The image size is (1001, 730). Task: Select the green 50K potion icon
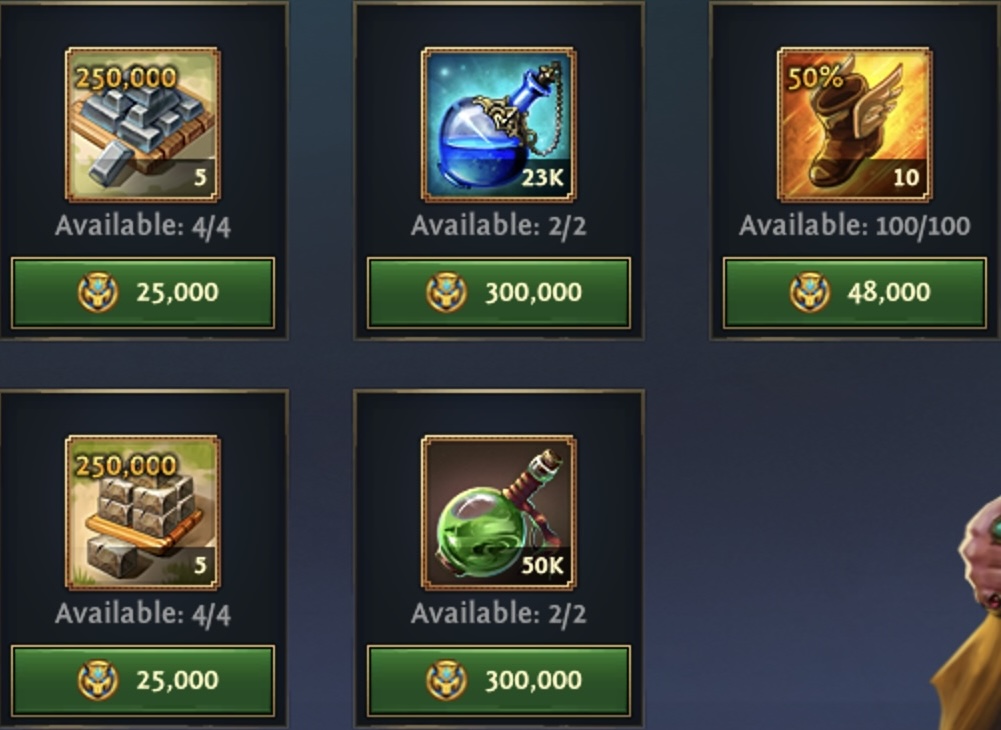[x=499, y=512]
